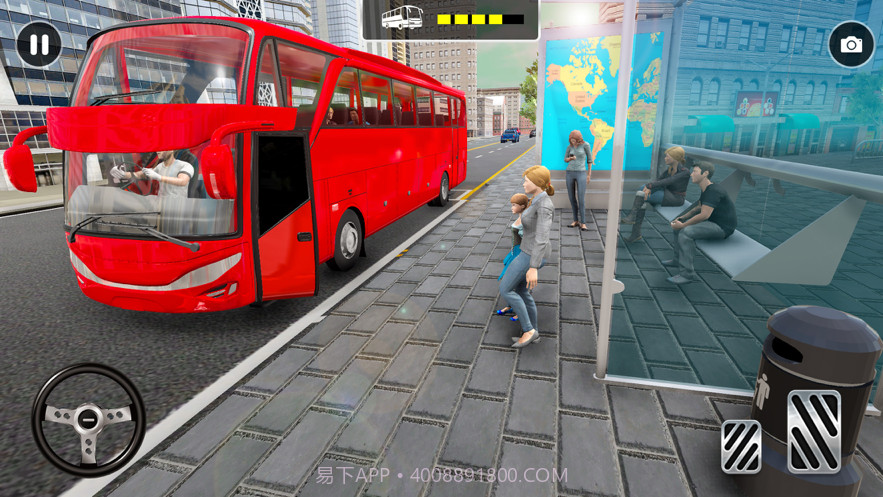Viewport: 883px width, 497px height.
Task: Tap the camera view button
Action: pyautogui.click(x=851, y=44)
